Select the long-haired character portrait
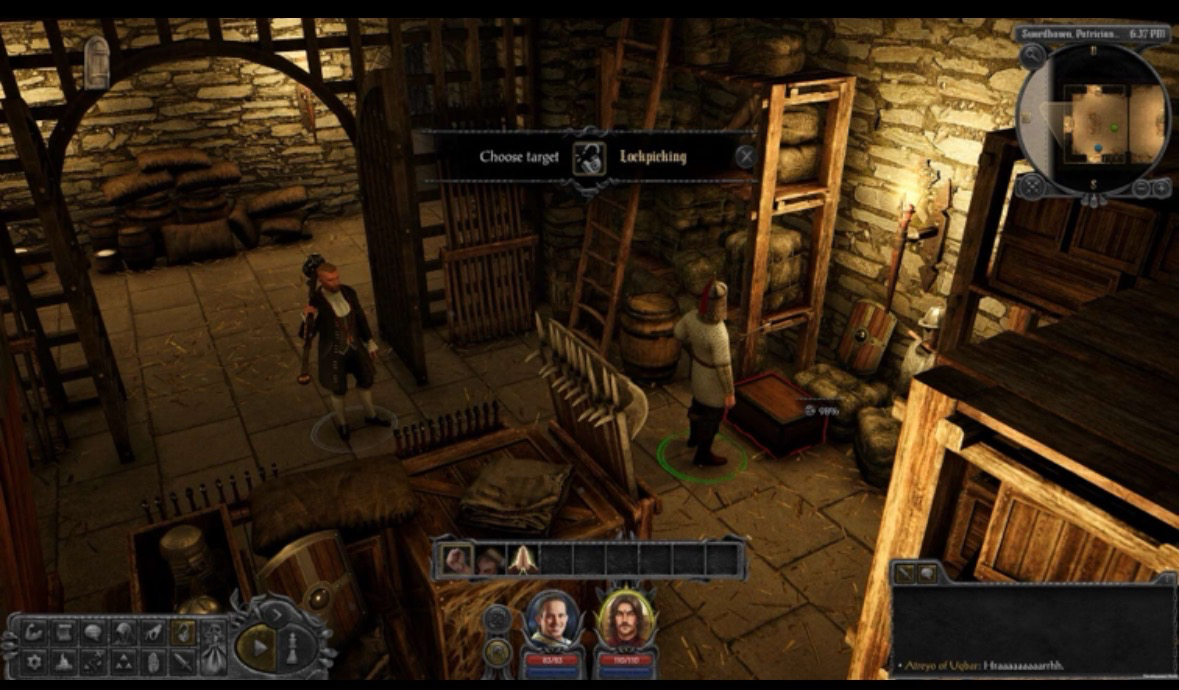The height and width of the screenshot is (690, 1179). click(x=619, y=620)
